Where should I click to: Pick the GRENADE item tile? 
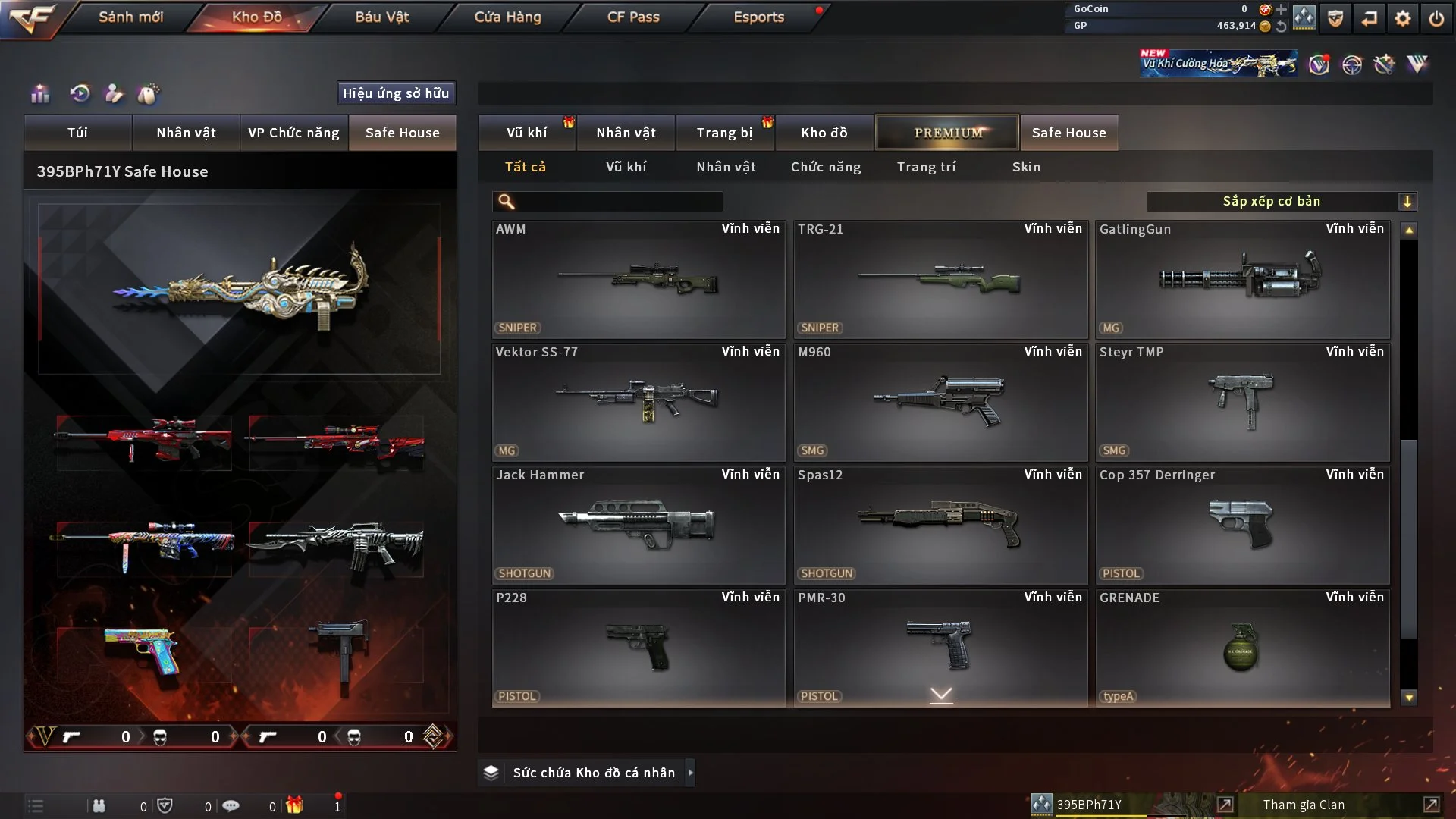(1242, 648)
